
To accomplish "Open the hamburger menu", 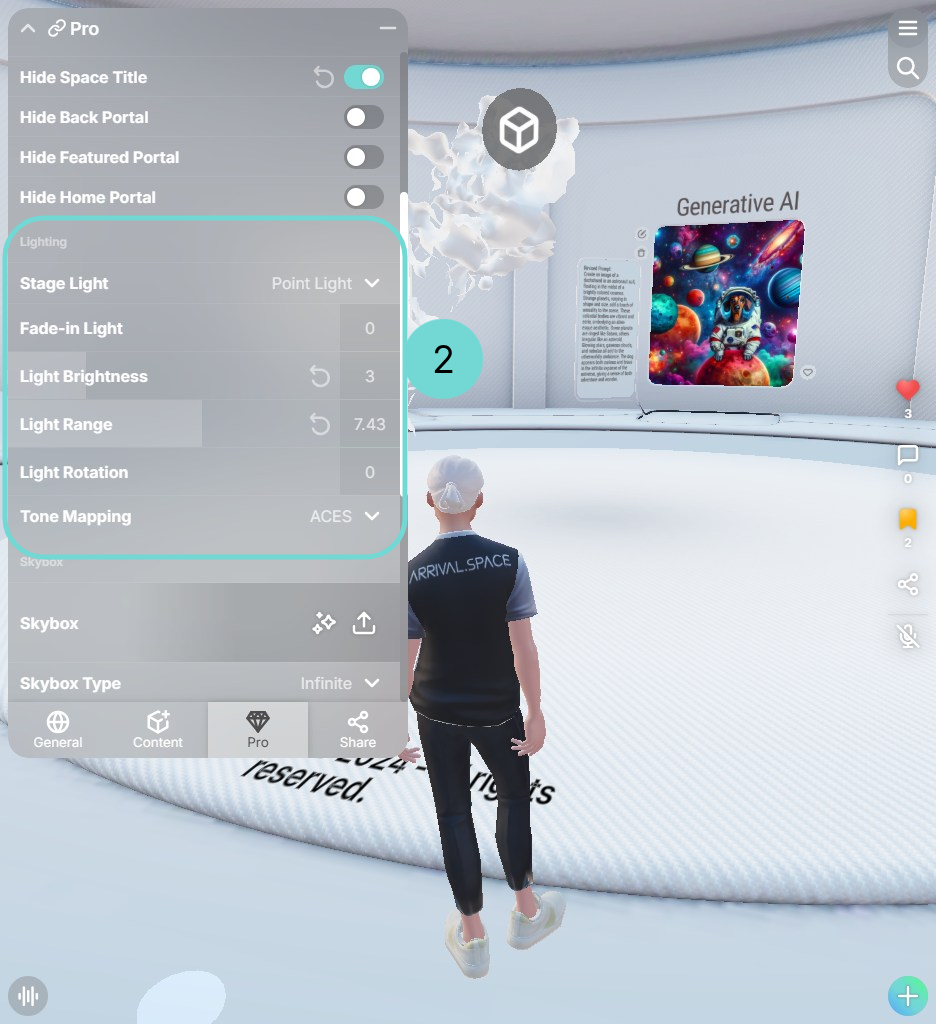I will coord(908,29).
